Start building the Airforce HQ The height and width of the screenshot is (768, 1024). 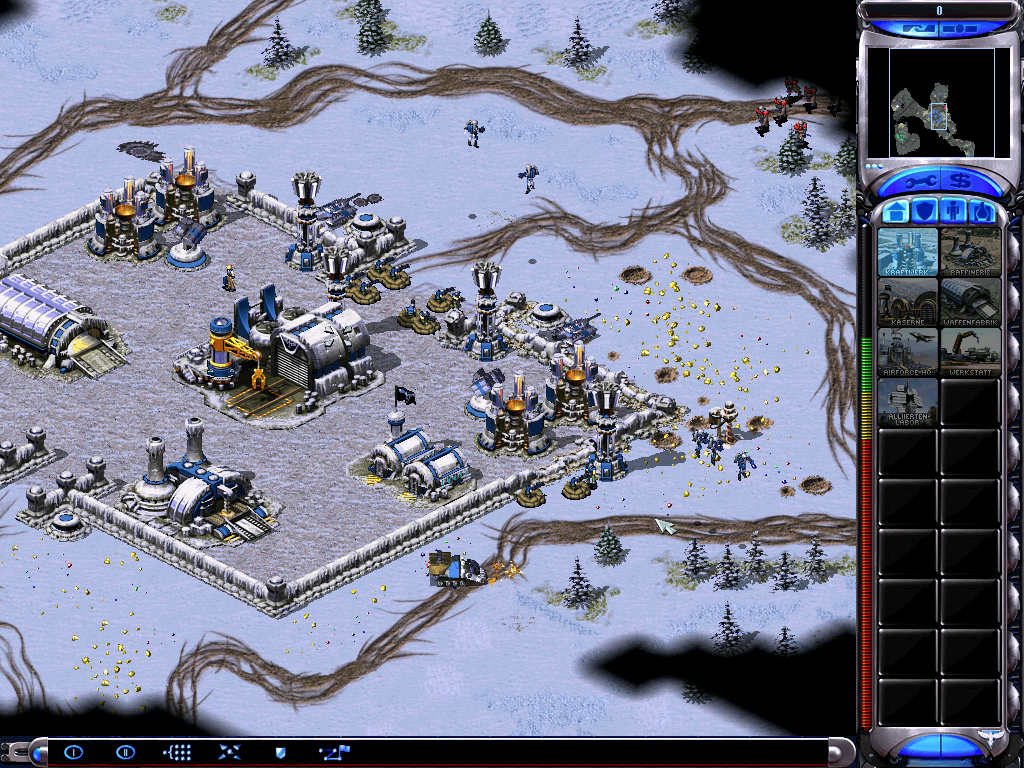coord(908,352)
